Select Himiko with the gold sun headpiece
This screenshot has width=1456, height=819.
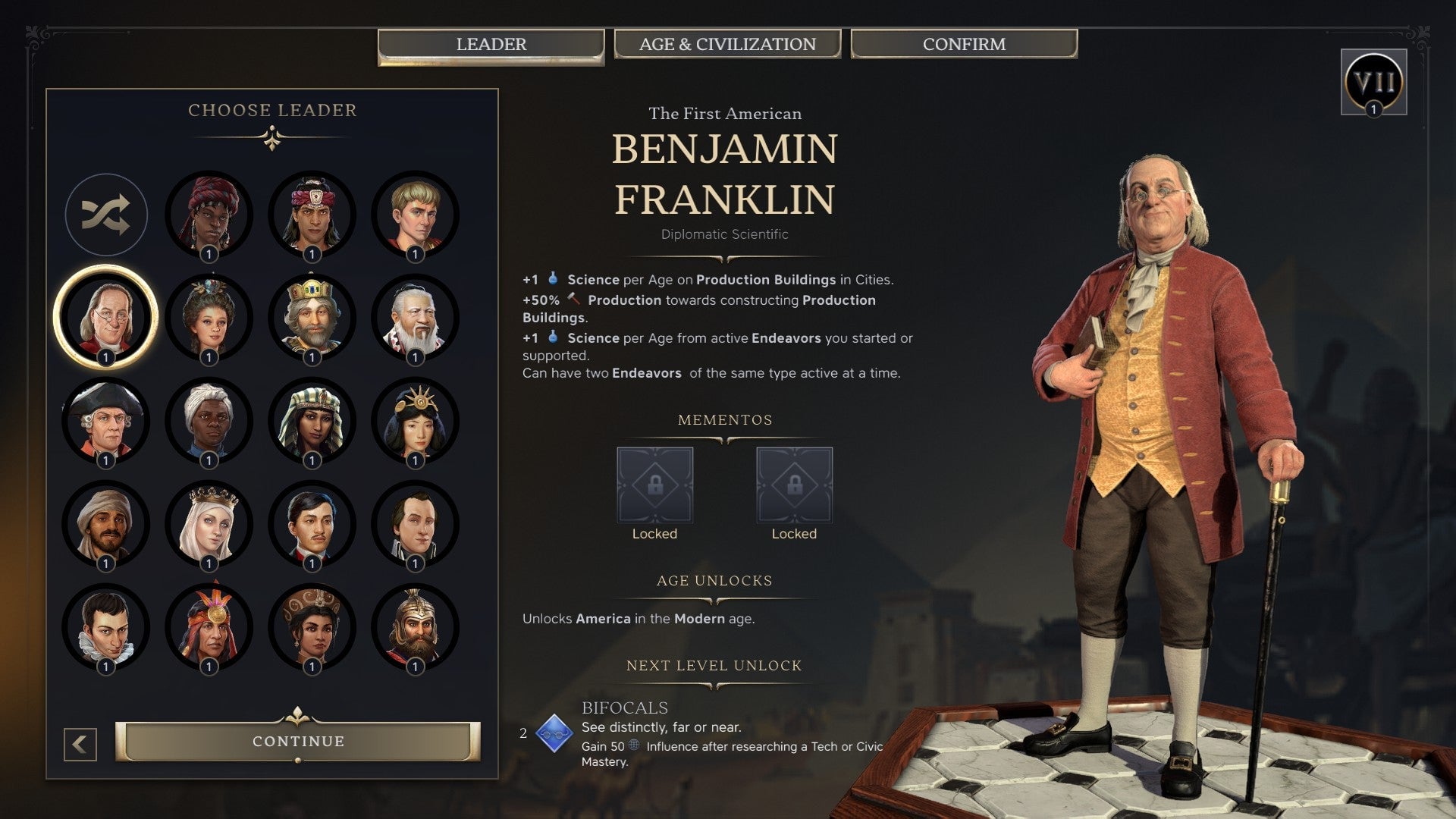413,422
